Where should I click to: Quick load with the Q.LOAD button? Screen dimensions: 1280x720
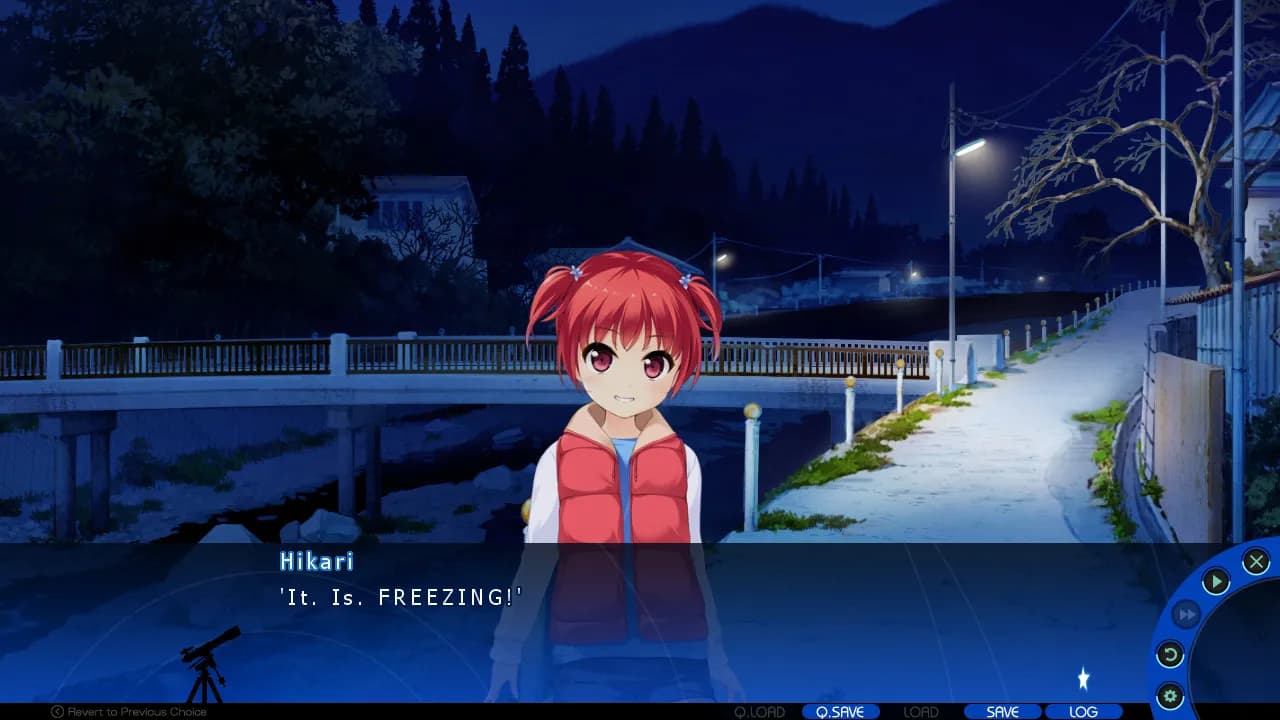point(762,712)
